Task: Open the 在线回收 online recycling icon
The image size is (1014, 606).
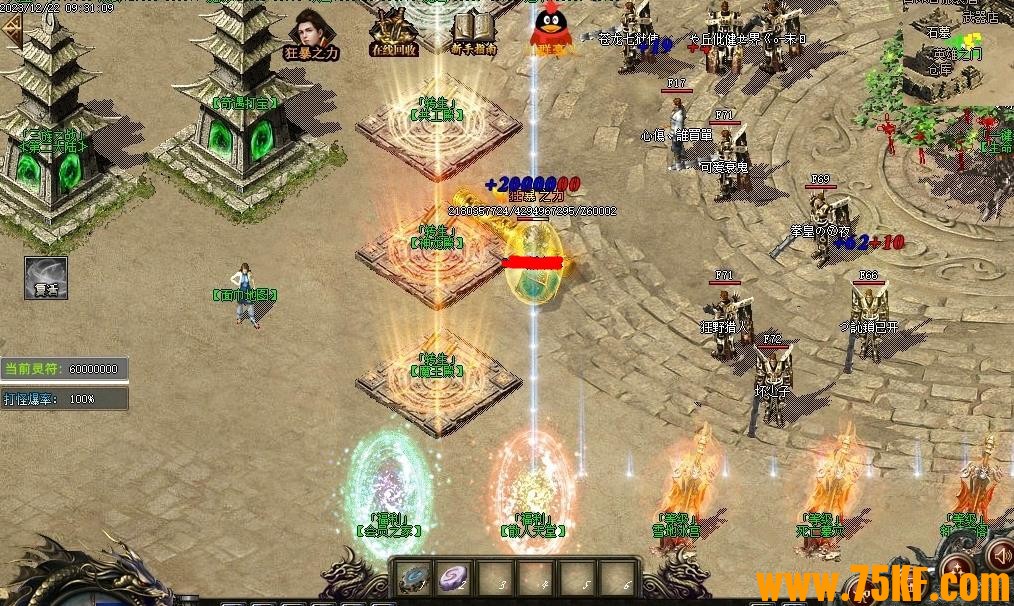Action: [391, 32]
